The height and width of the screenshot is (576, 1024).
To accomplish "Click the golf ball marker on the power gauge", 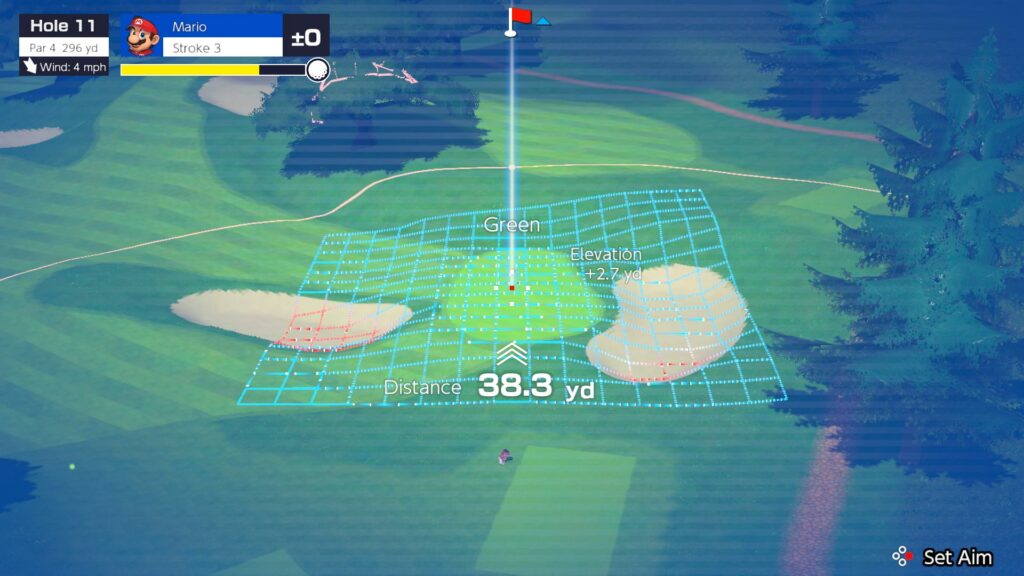I will coord(317,69).
